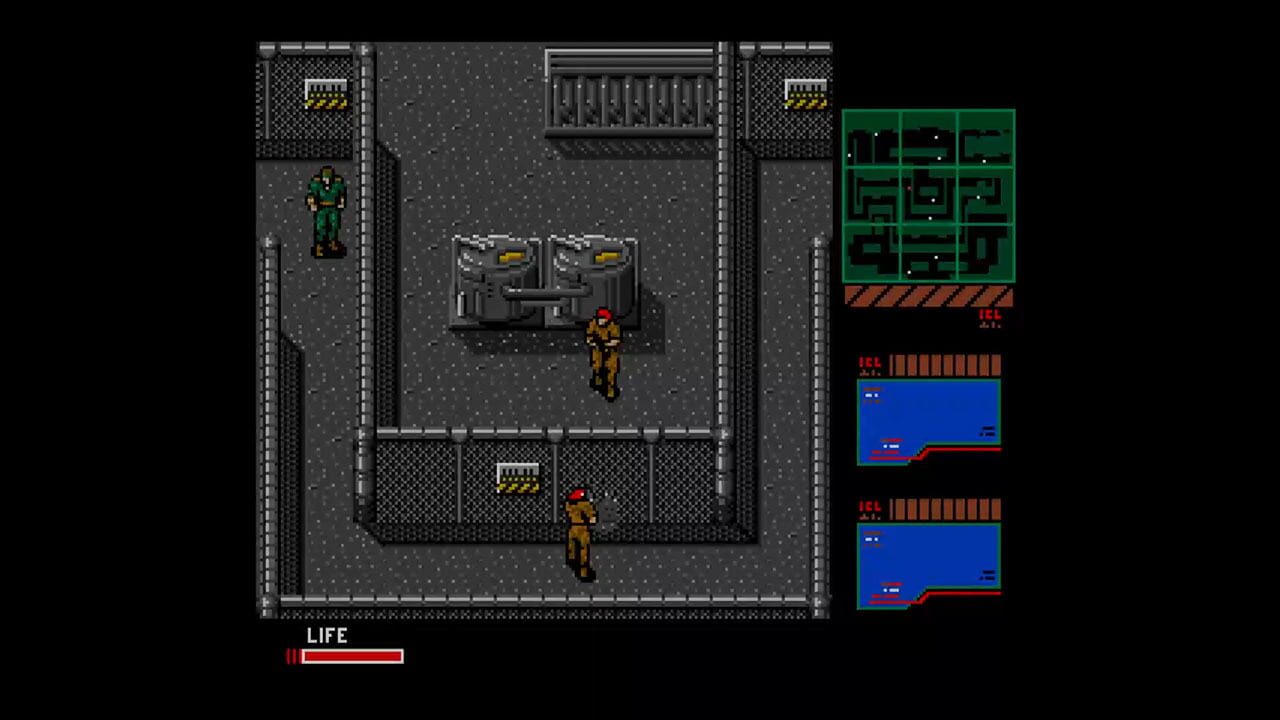1280x720 pixels.
Task: Click the red-beret guard near the fuel tanks
Action: 605,350
